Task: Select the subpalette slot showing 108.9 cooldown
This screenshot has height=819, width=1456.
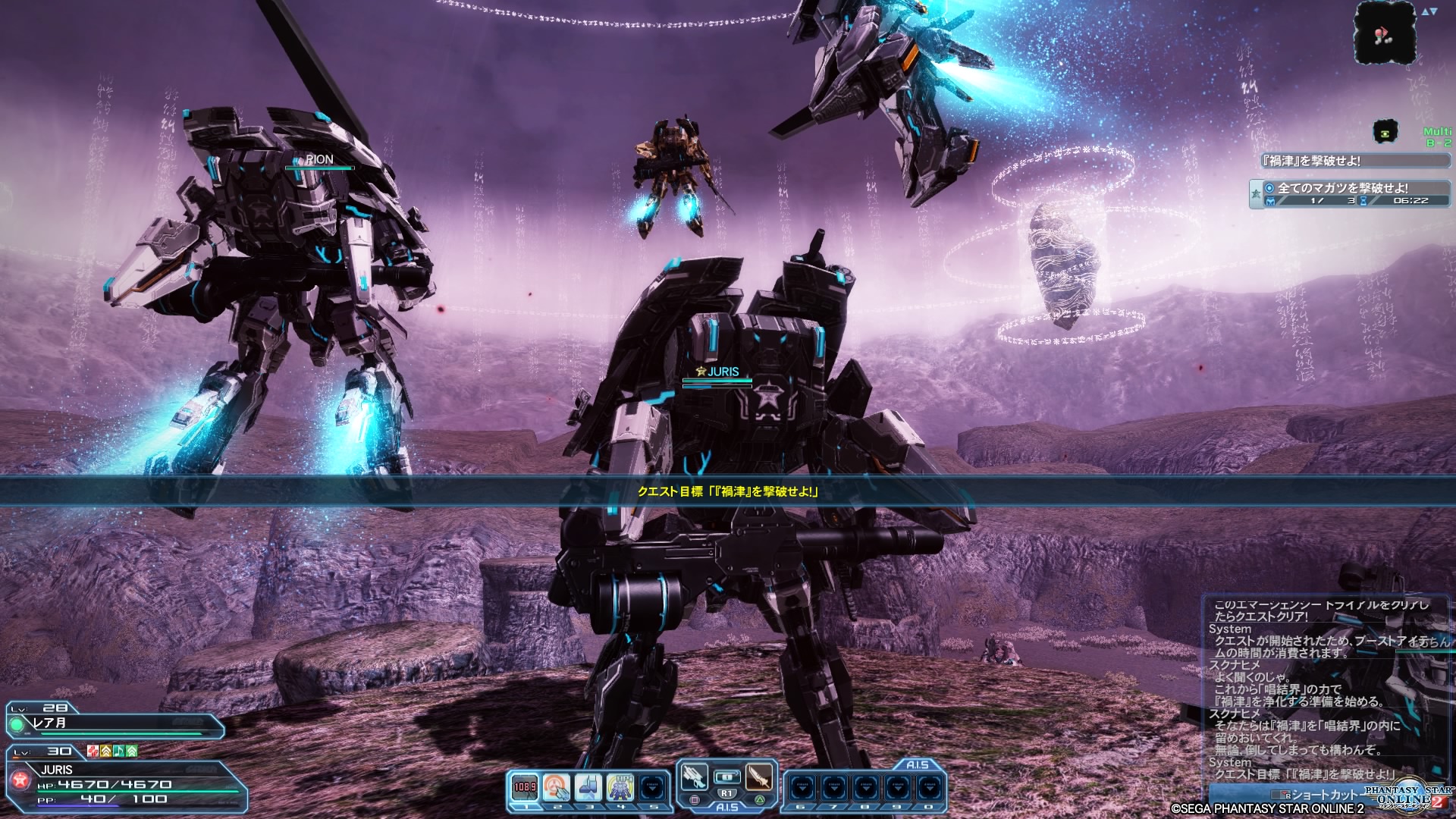Action: click(525, 787)
